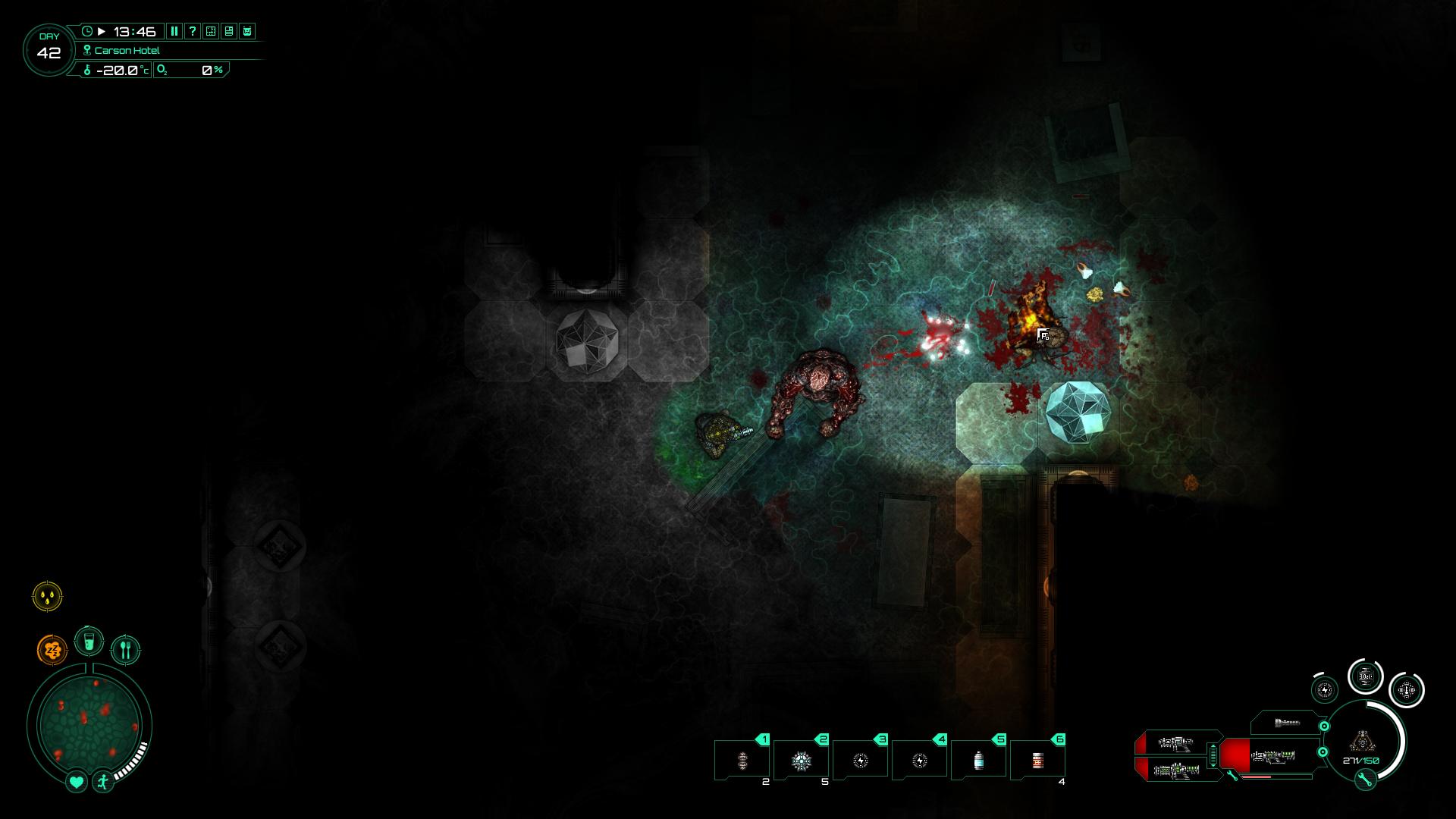
Task: Select the Carson Hotel location marker icon
Action: 87,50
